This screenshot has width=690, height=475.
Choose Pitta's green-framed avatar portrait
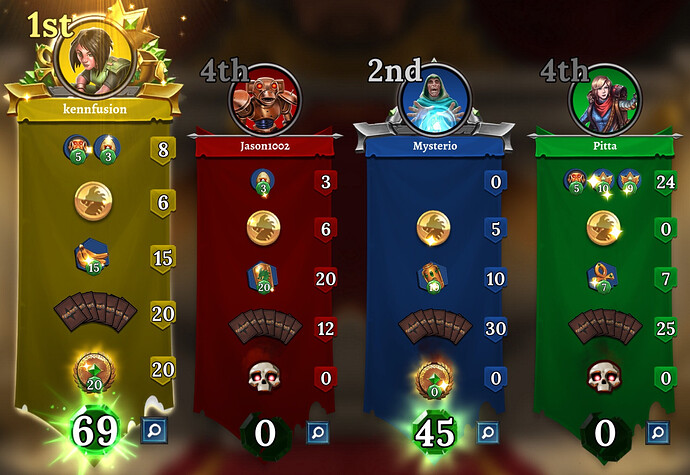(x=603, y=97)
